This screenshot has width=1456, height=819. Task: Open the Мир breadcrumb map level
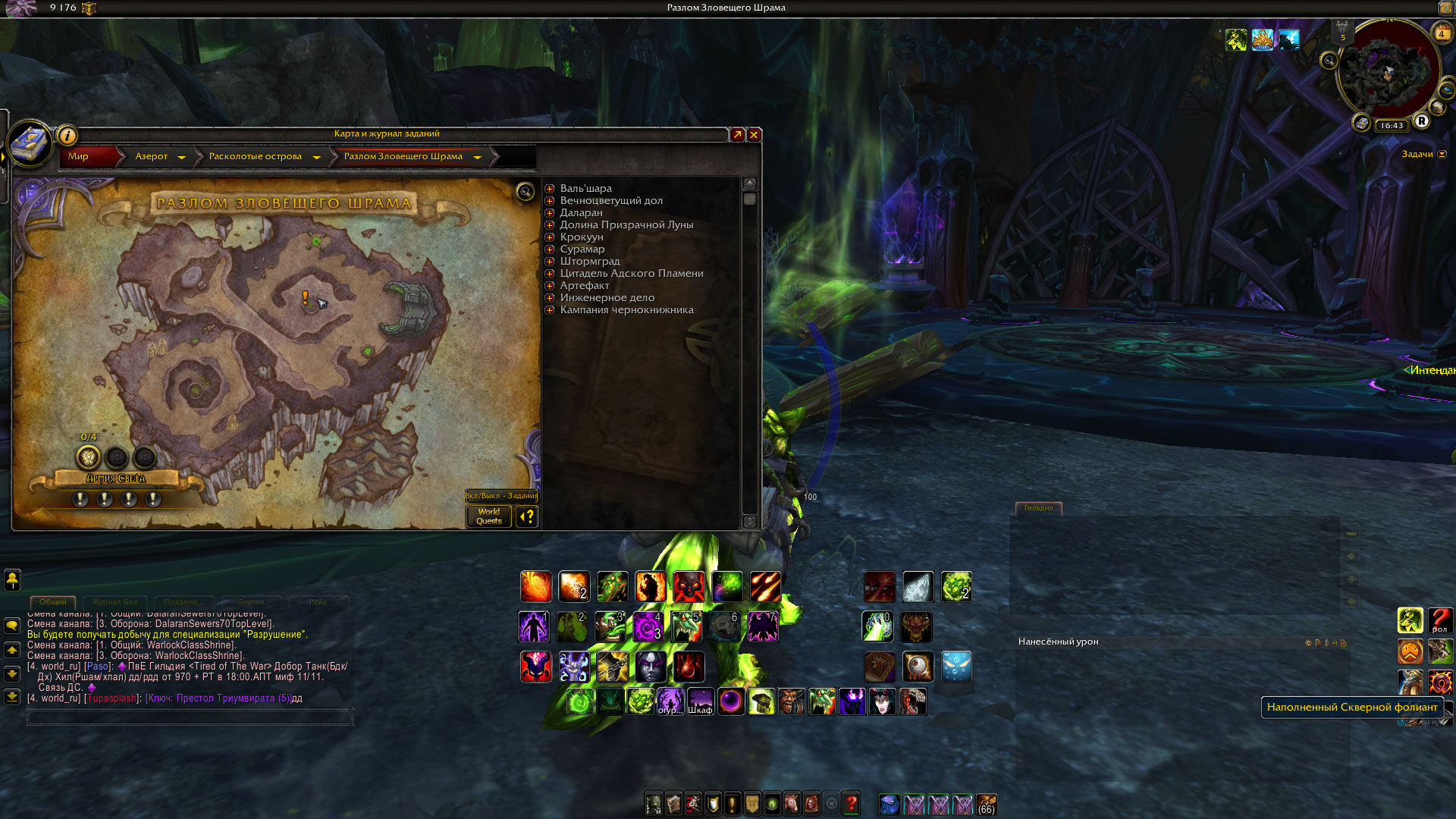(x=79, y=156)
